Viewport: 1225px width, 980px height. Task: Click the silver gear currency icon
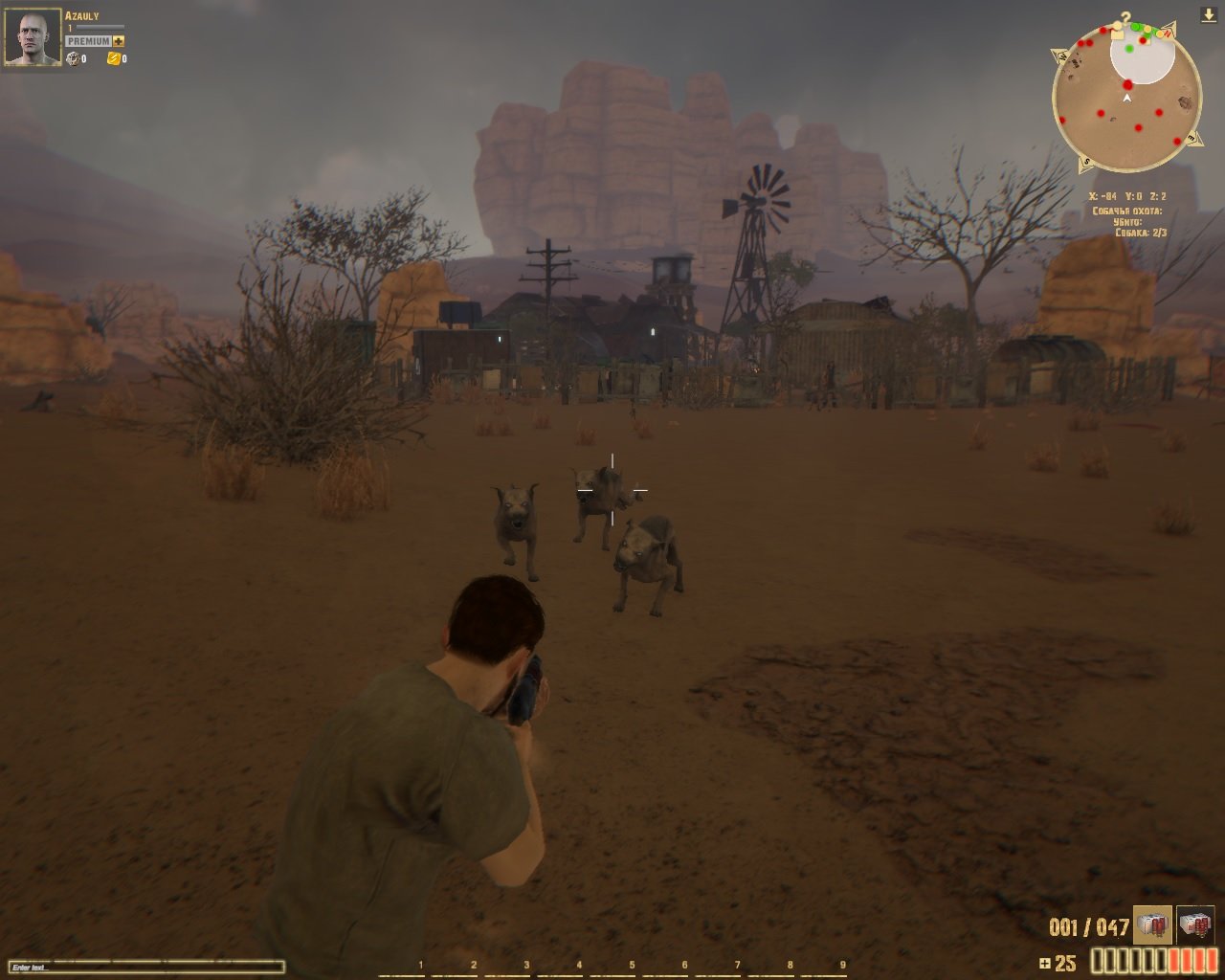[73, 59]
